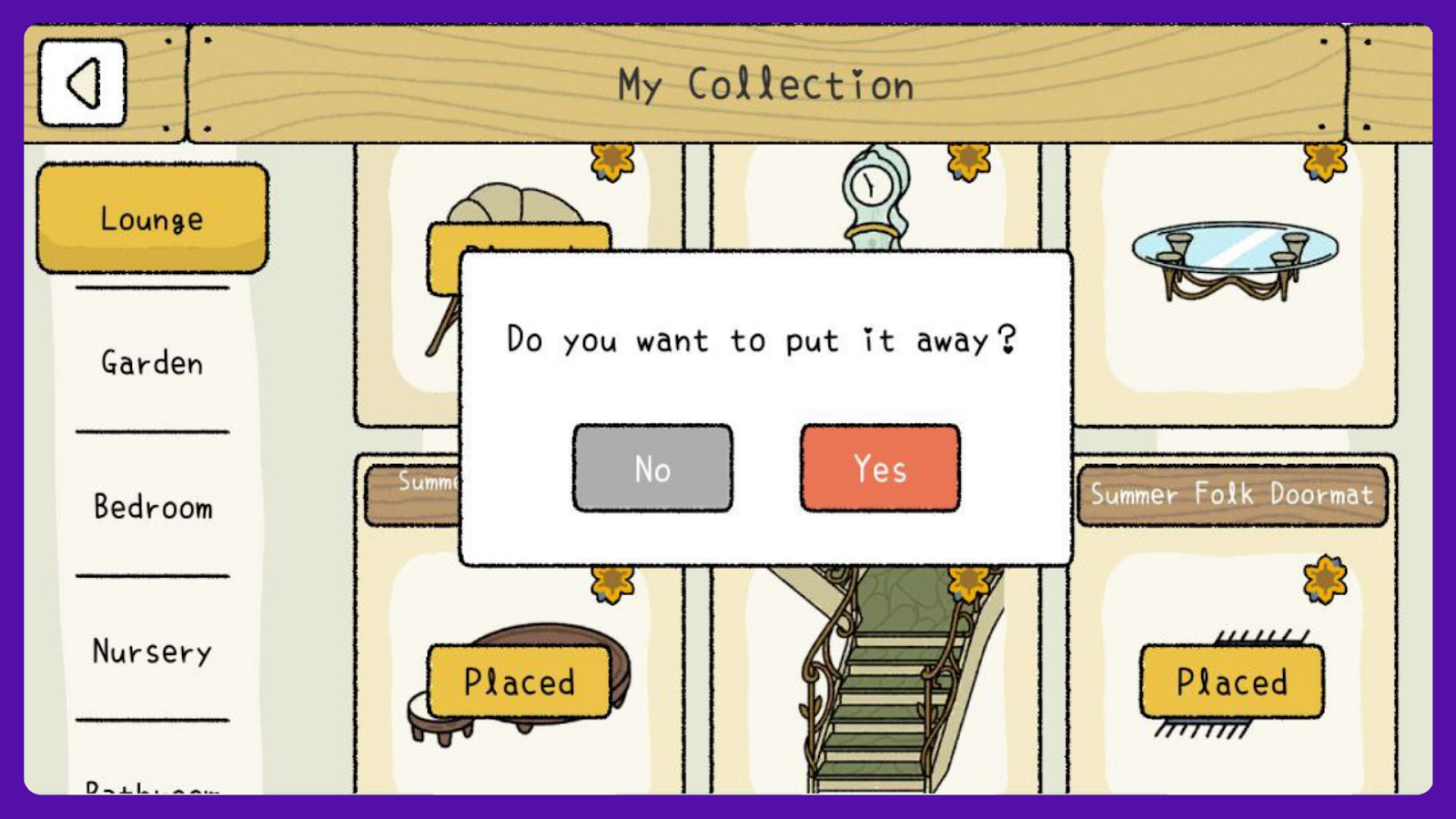Switch to the Lounge category

tap(152, 218)
